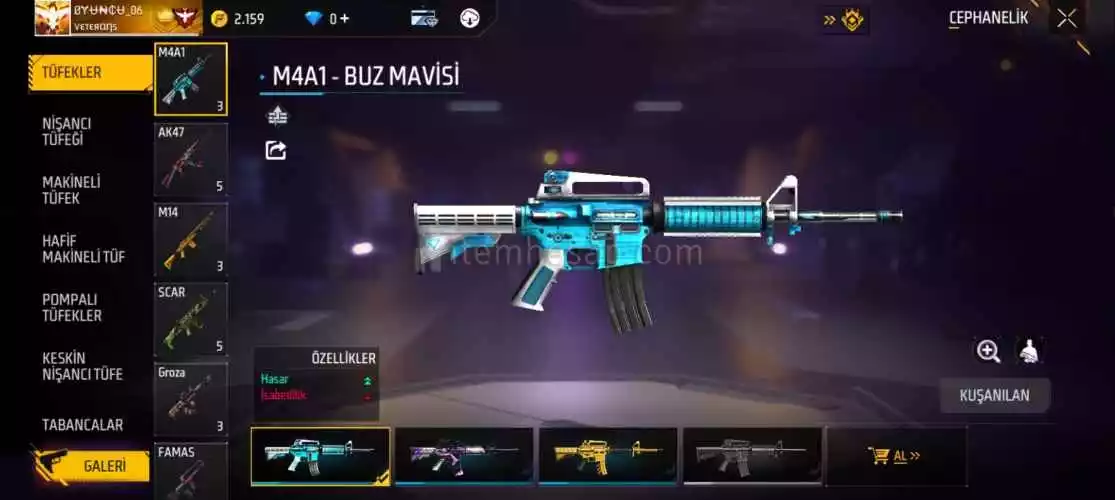
Task: Select the gold M4A1 skin thumbnail
Action: pyautogui.click(x=608, y=456)
